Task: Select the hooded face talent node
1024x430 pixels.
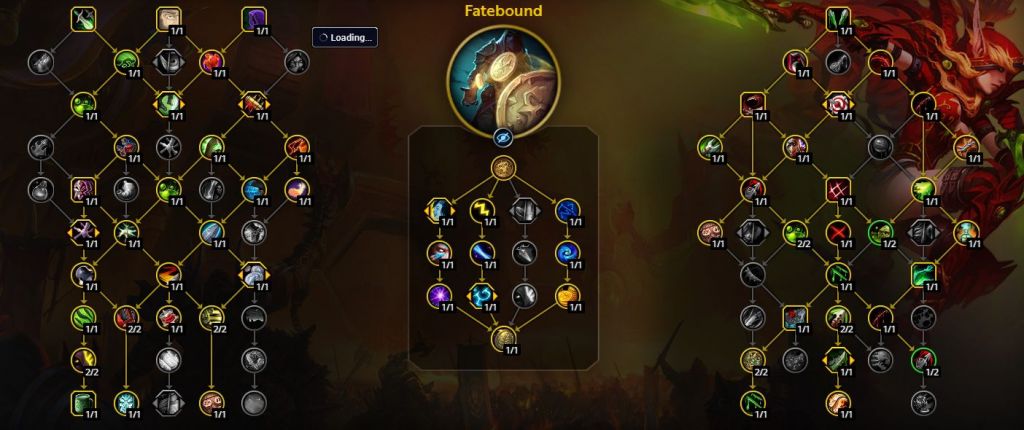Action: 168,18
